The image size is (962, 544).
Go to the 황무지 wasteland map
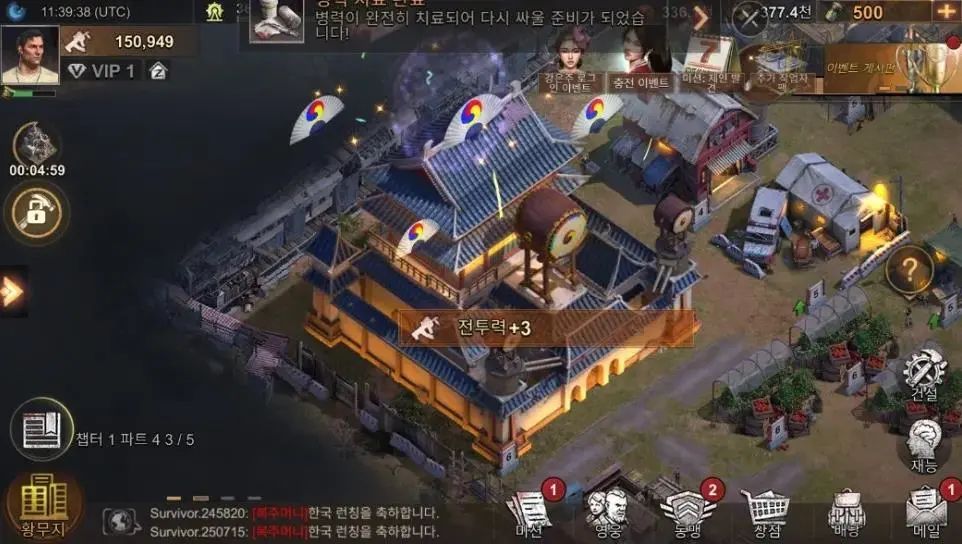point(44,506)
